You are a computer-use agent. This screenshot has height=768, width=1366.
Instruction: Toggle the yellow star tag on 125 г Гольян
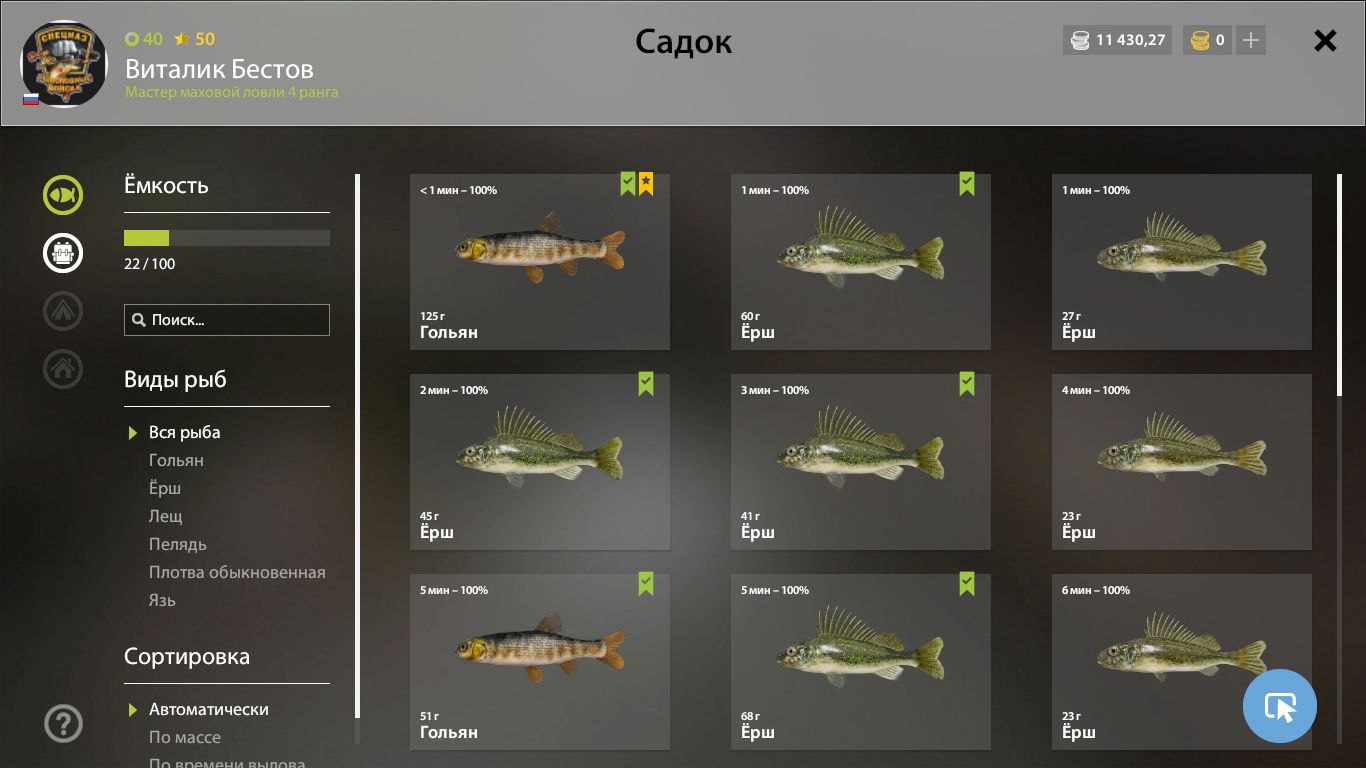(646, 183)
